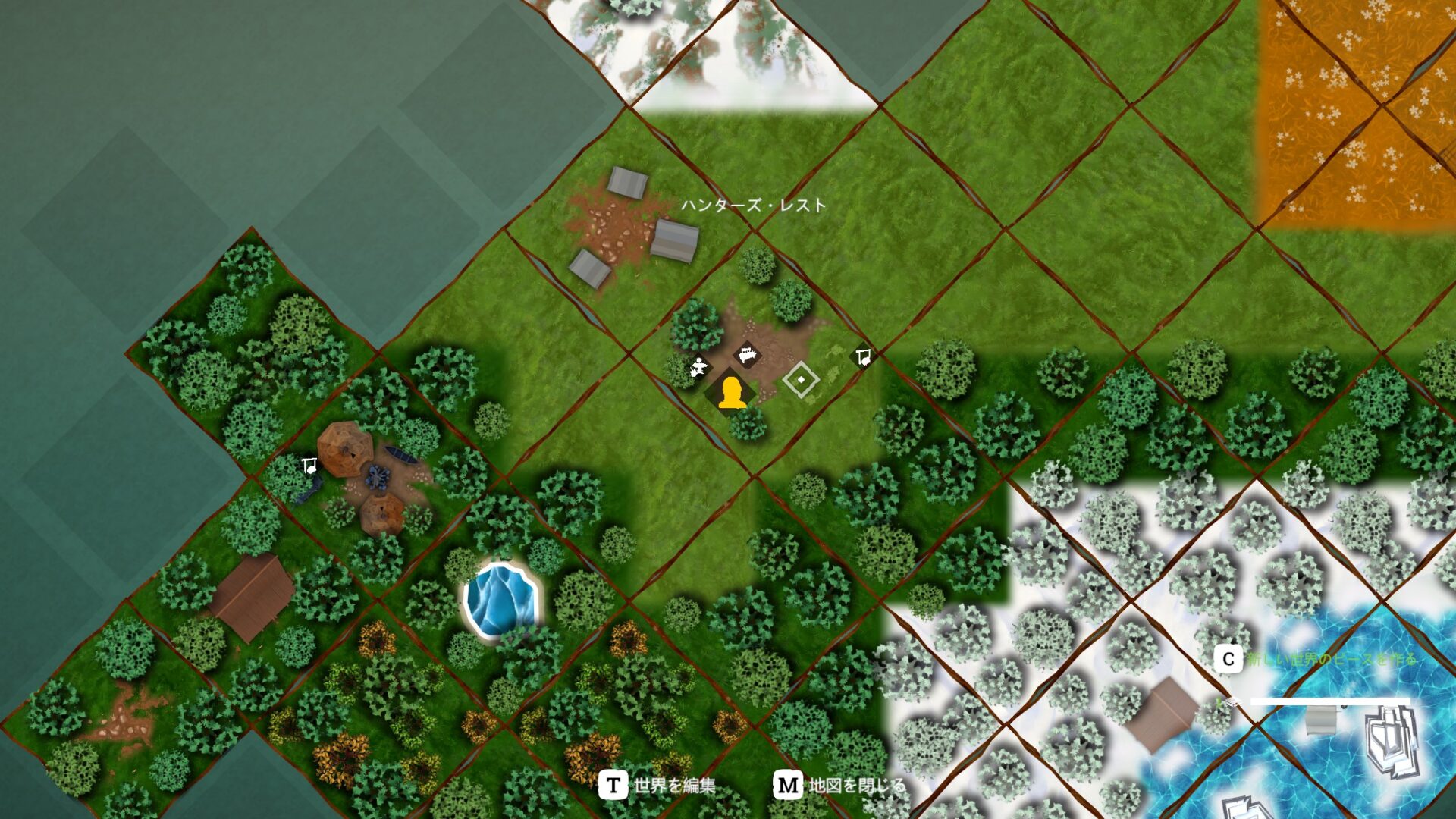This screenshot has height=819, width=1456.
Task: Click the white diamond waypoint marker
Action: click(x=801, y=379)
